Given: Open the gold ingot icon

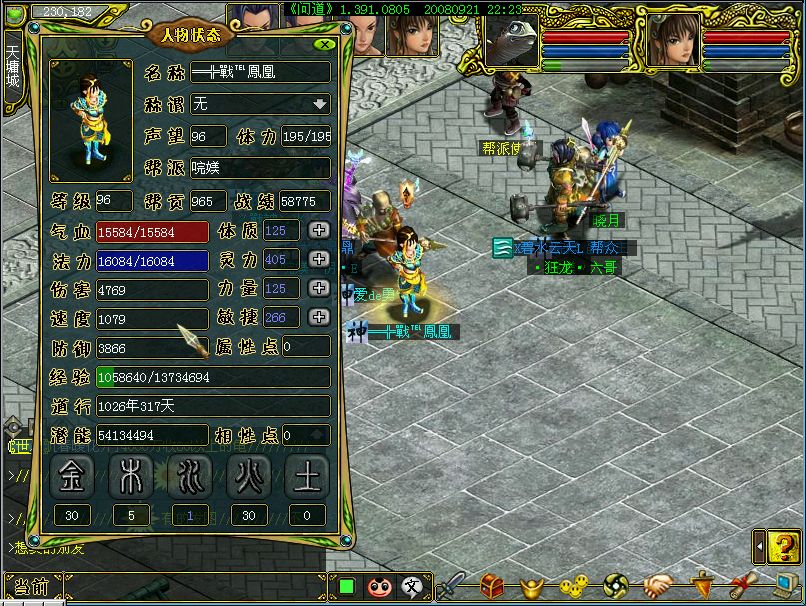Looking at the screenshot, I should tap(531, 586).
